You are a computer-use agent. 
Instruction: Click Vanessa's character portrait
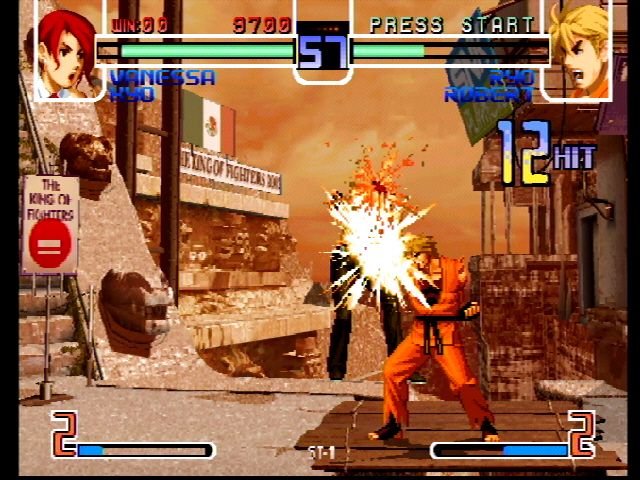pyautogui.click(x=67, y=50)
